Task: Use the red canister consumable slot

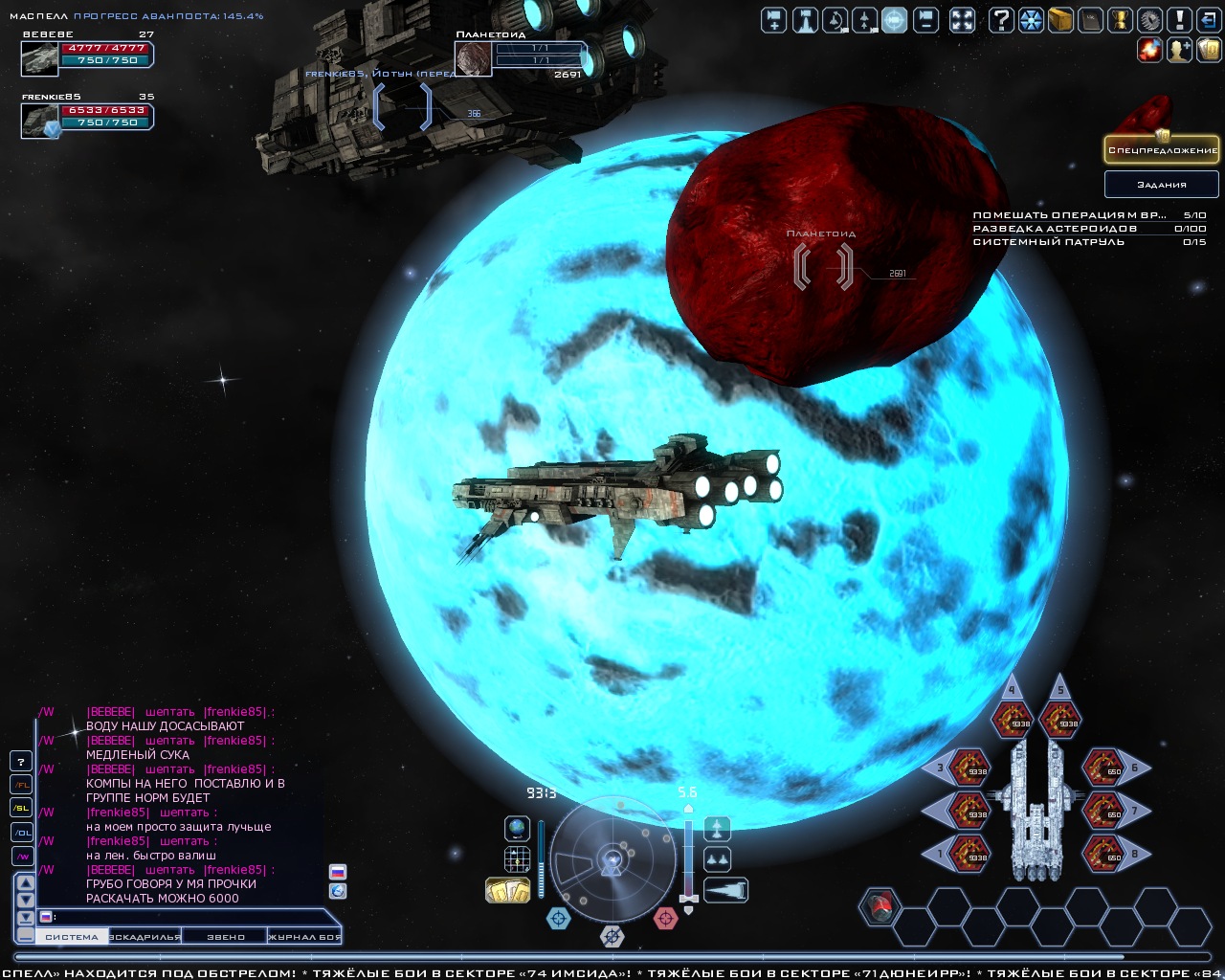Action: pyautogui.click(x=880, y=905)
